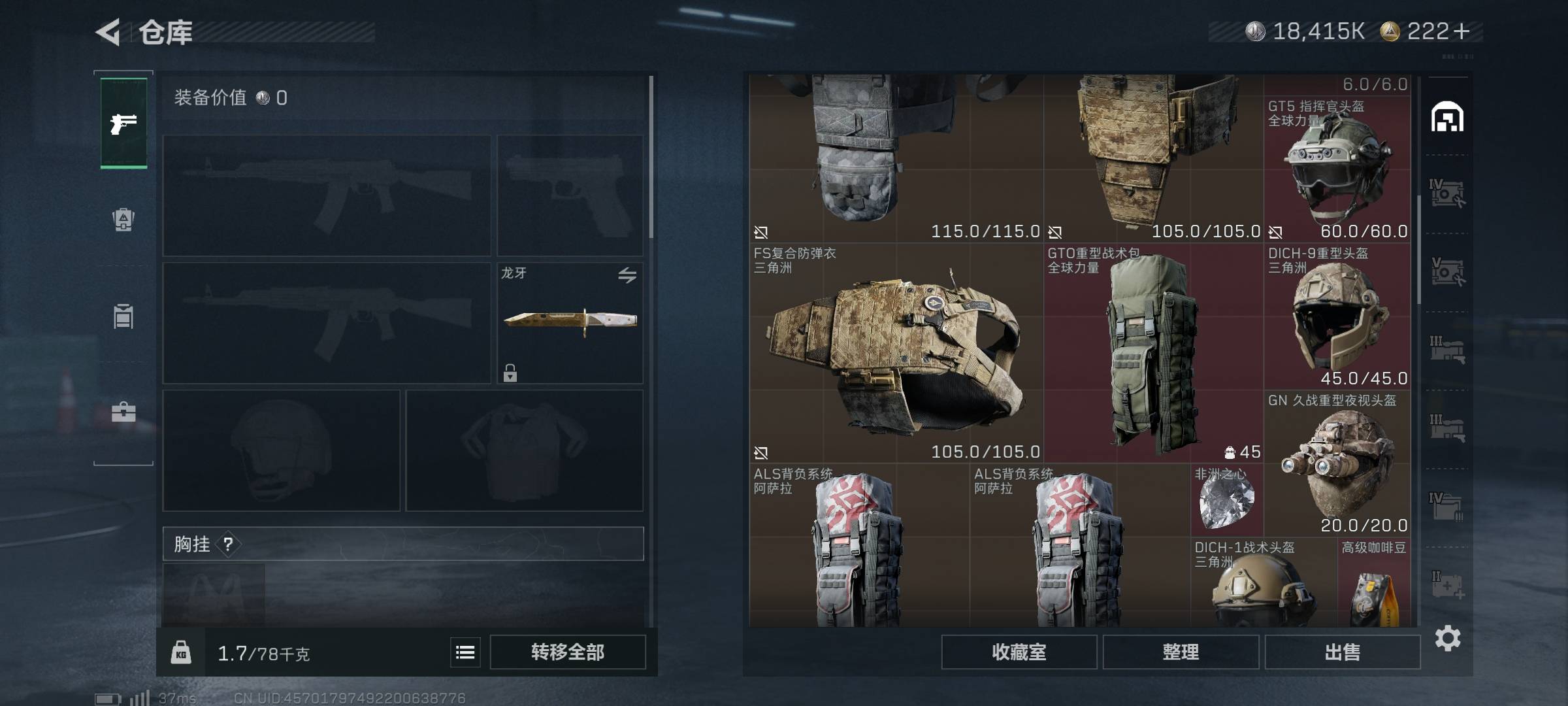Select the GTO重型战术包 backpack
The height and width of the screenshot is (706, 1568).
pyautogui.click(x=1153, y=353)
